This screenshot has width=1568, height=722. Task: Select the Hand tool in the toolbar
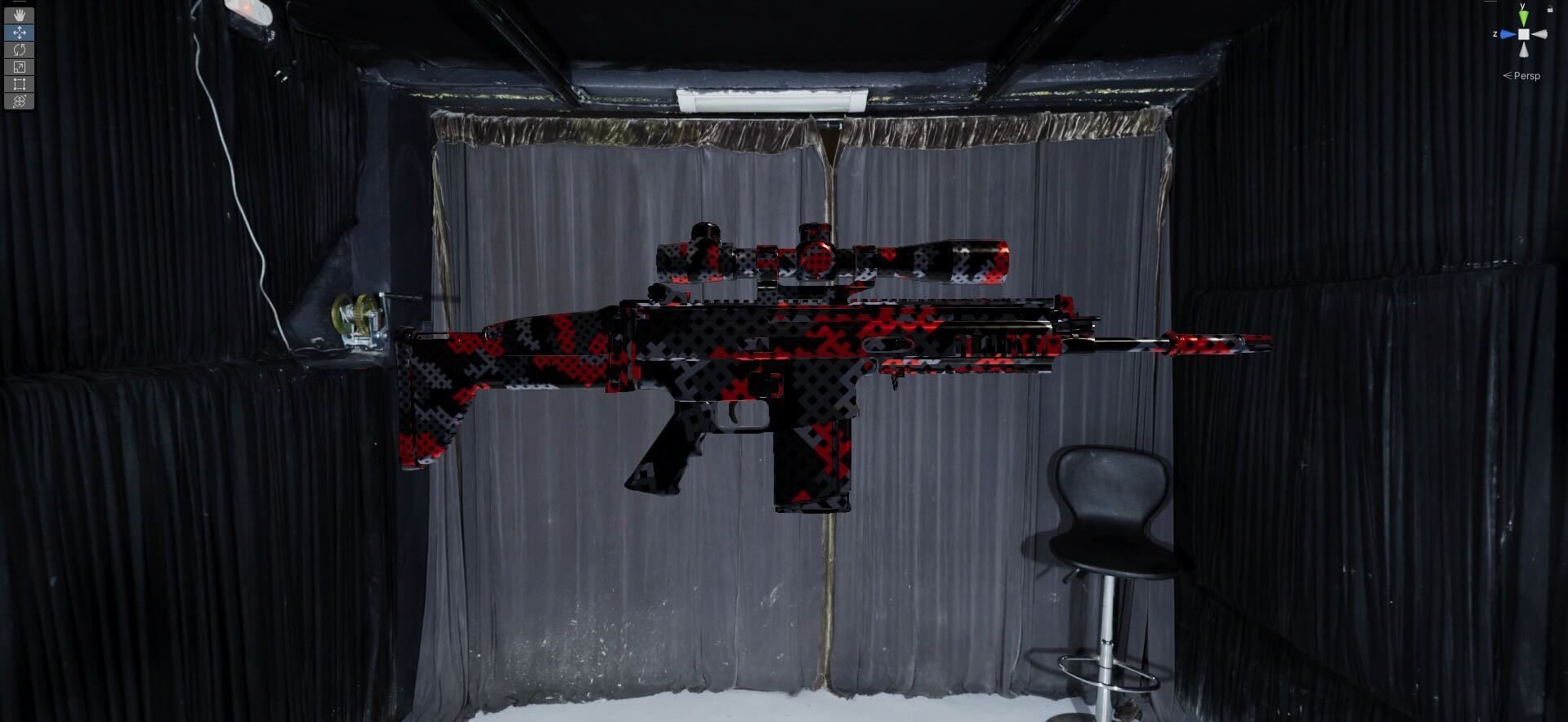click(20, 15)
